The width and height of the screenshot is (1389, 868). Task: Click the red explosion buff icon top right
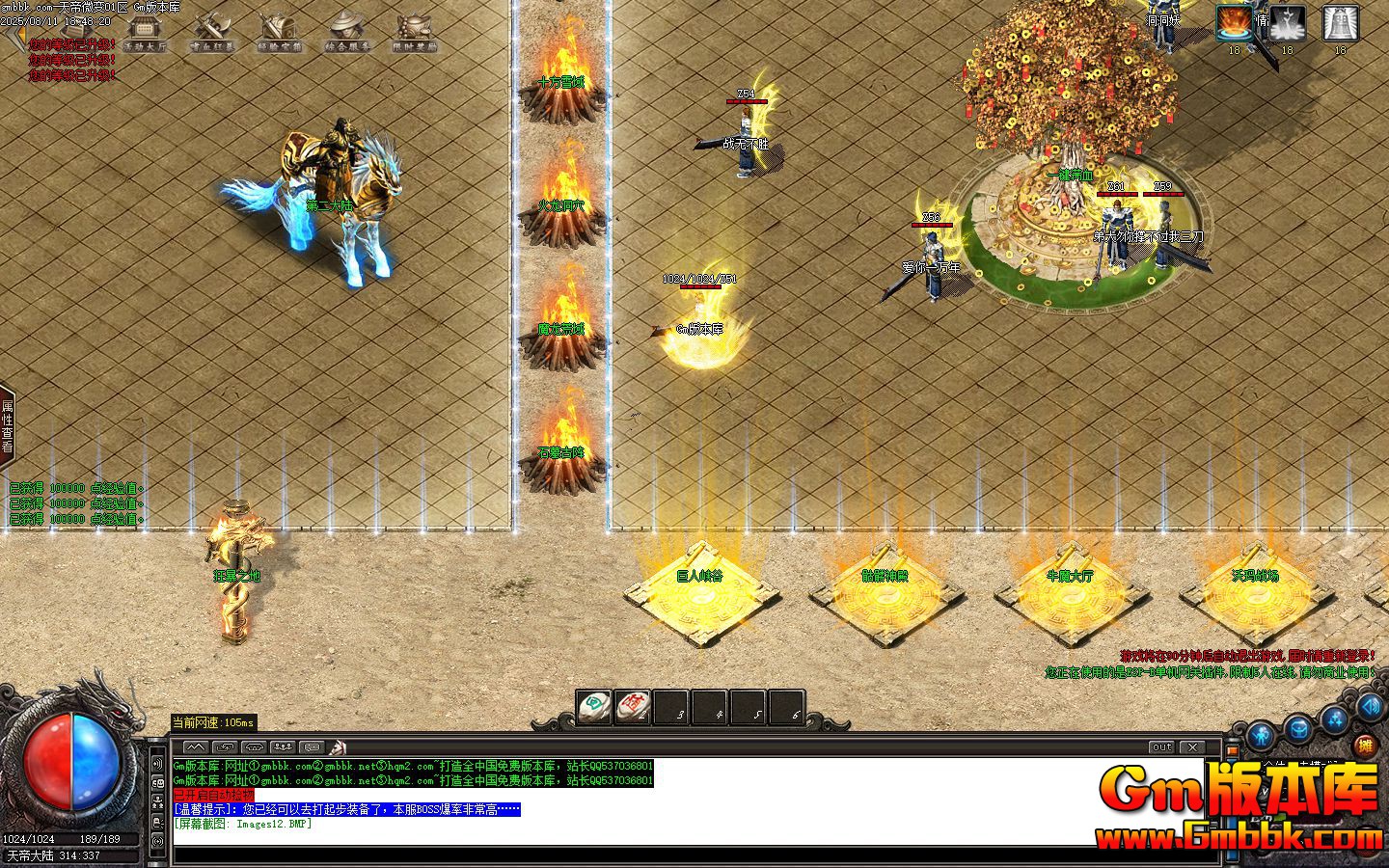(x=1234, y=24)
